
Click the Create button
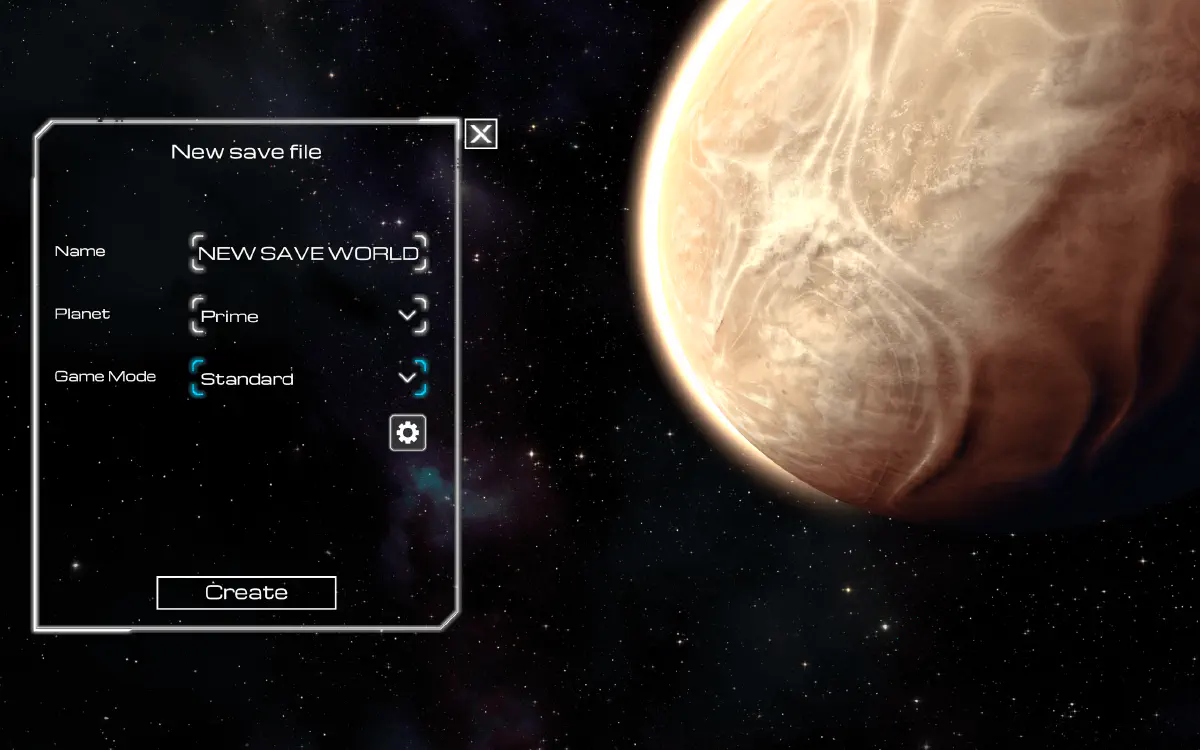click(246, 593)
